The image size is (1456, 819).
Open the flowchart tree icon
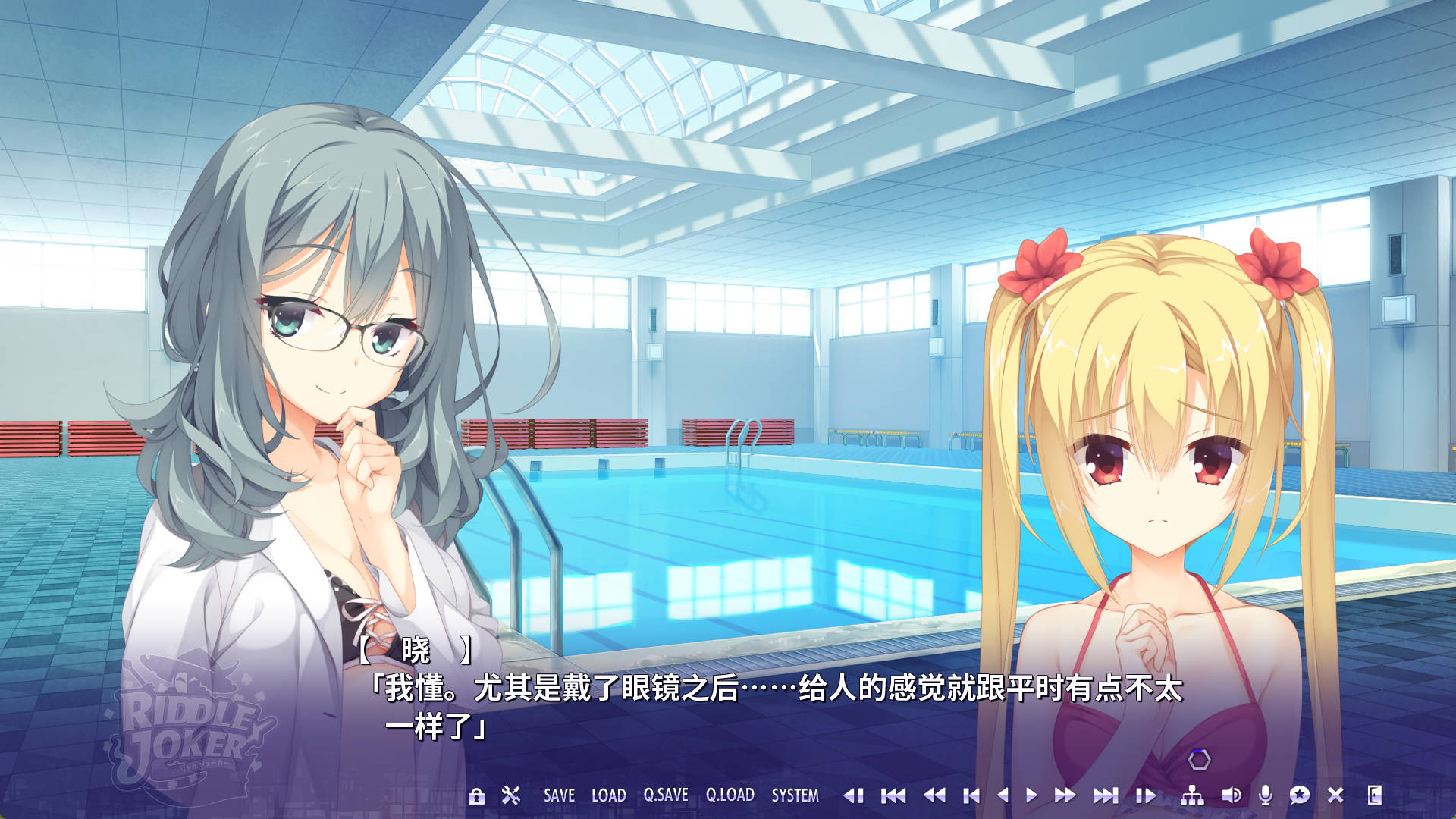[x=1192, y=795]
